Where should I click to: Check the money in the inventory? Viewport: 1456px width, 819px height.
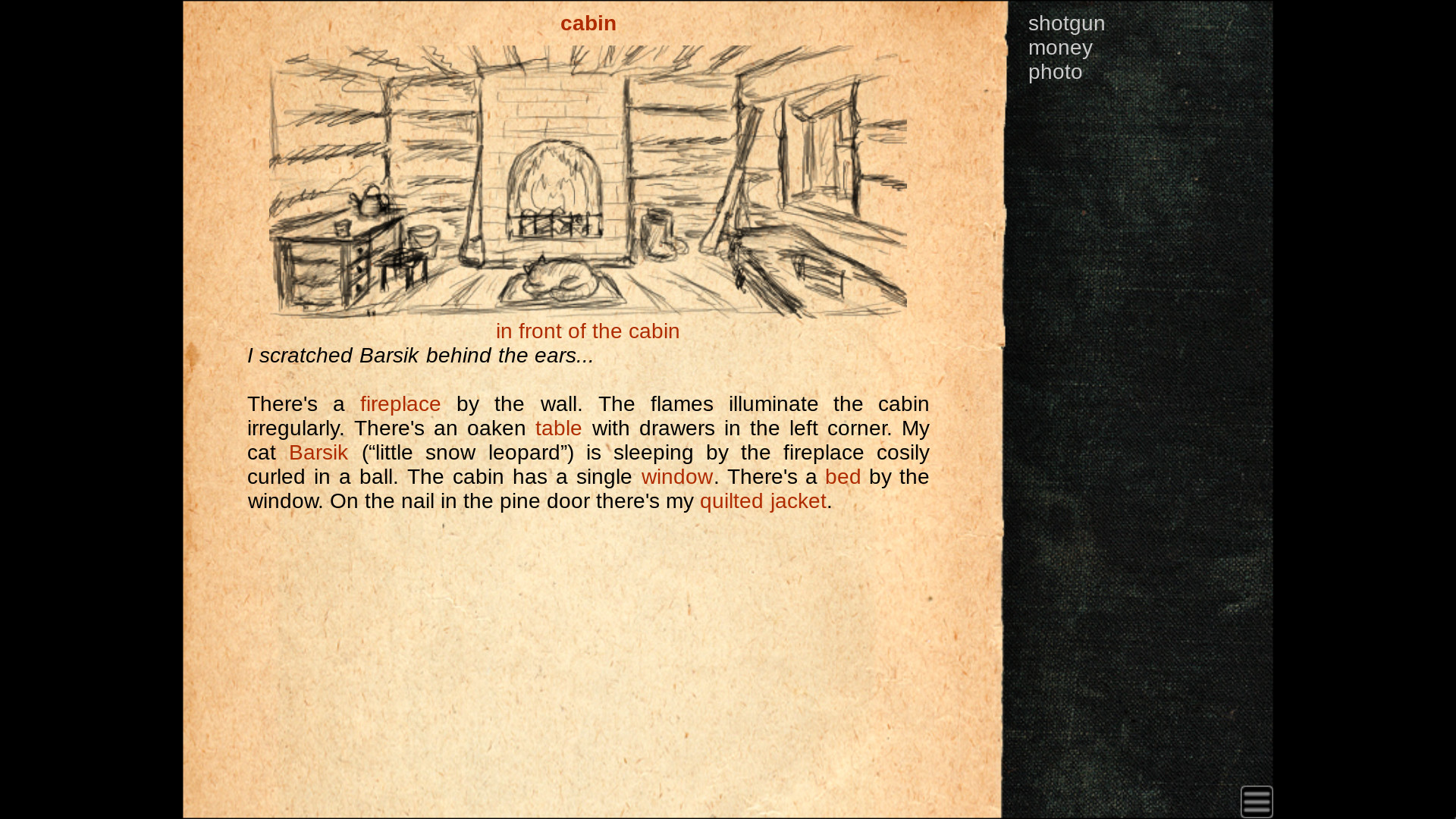click(x=1060, y=48)
